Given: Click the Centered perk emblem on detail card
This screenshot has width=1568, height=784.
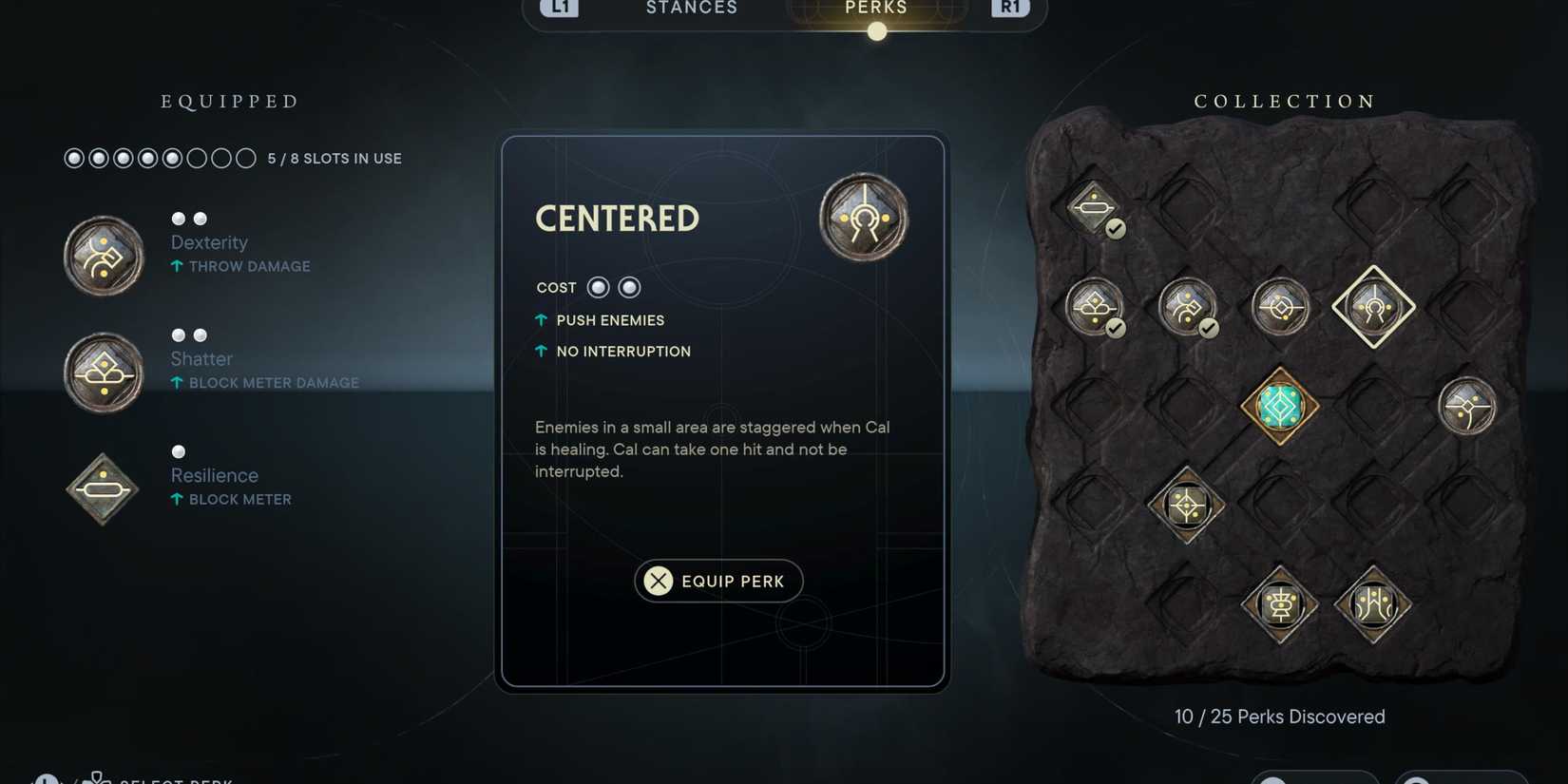Looking at the screenshot, I should point(863,218).
